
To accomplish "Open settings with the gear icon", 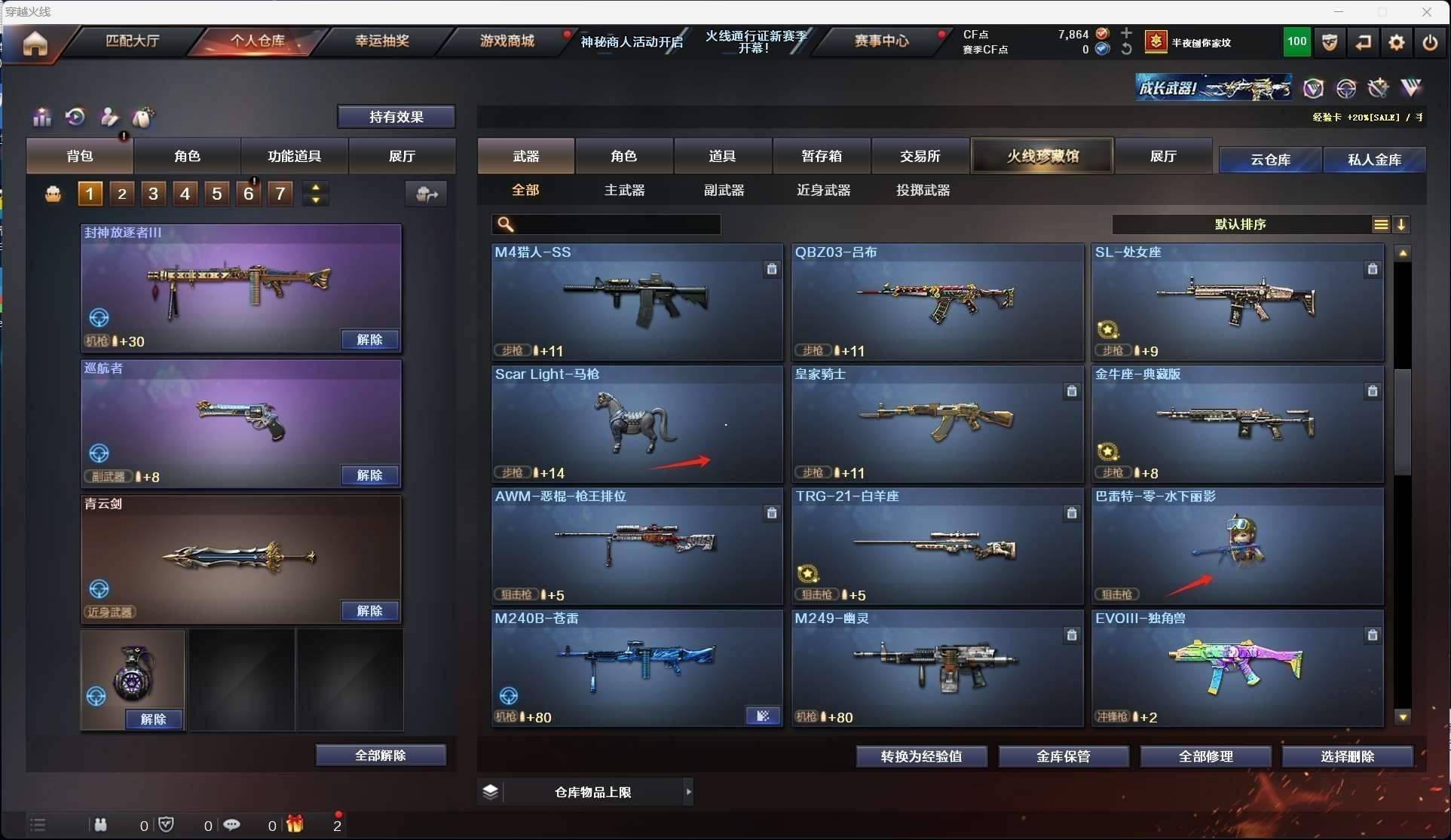I will (x=1396, y=42).
